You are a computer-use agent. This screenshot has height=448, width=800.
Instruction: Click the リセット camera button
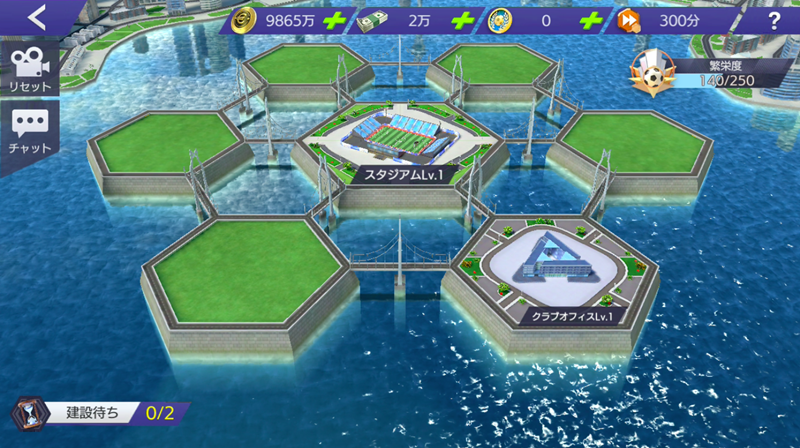click(x=29, y=70)
